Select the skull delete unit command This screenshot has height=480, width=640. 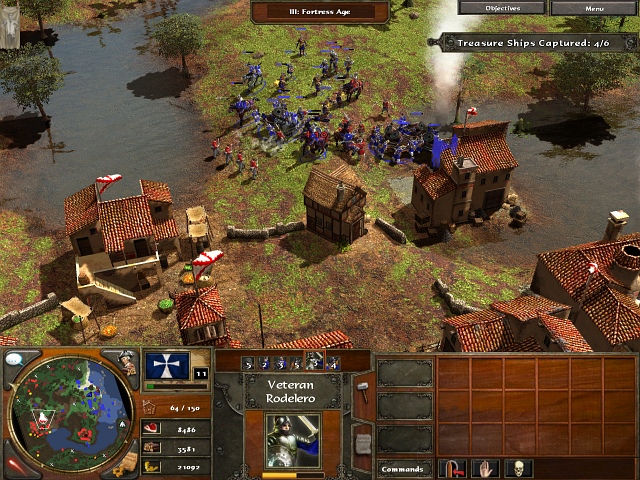(519, 468)
